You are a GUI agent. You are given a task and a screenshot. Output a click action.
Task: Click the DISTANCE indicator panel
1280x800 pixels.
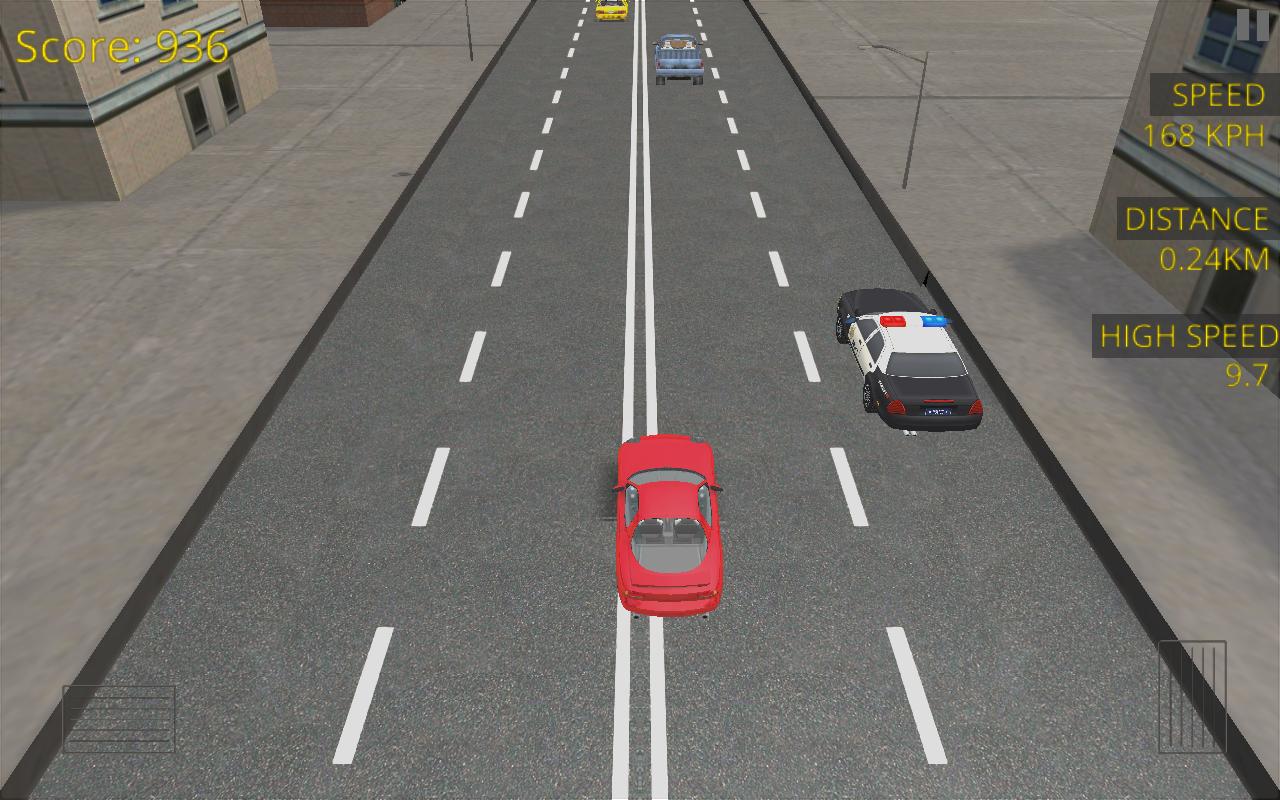tap(1196, 220)
